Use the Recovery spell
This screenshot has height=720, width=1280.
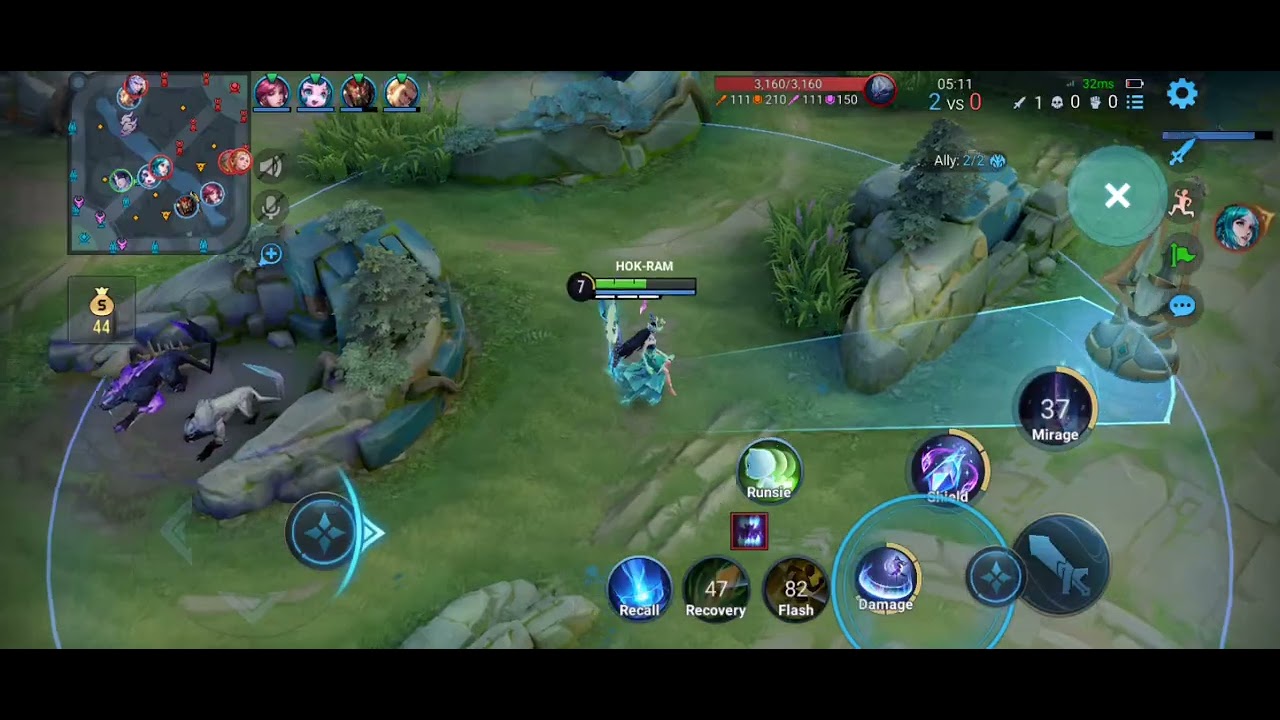coord(716,588)
